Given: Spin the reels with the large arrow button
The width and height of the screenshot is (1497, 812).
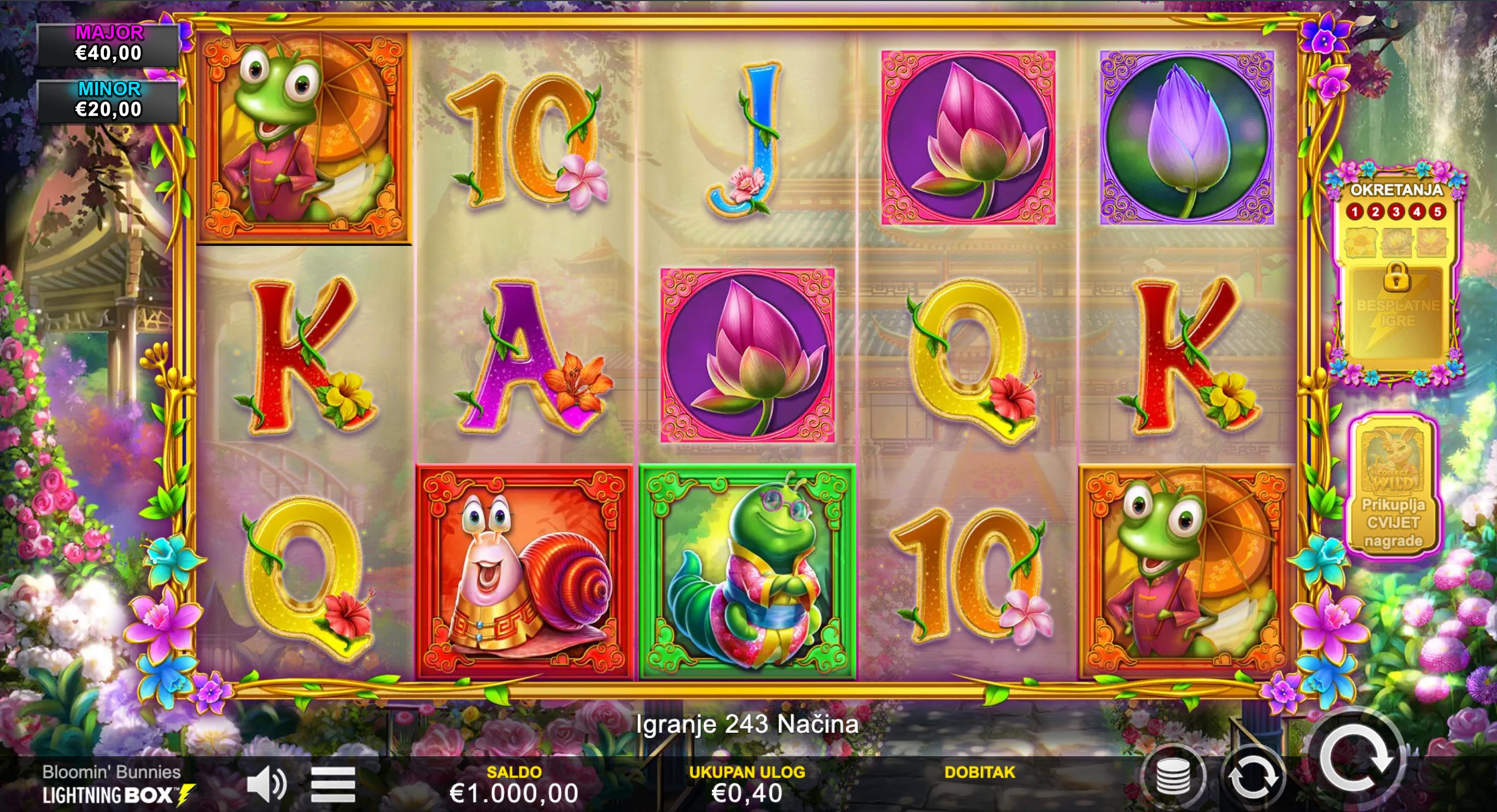Looking at the screenshot, I should click(x=1355, y=758).
